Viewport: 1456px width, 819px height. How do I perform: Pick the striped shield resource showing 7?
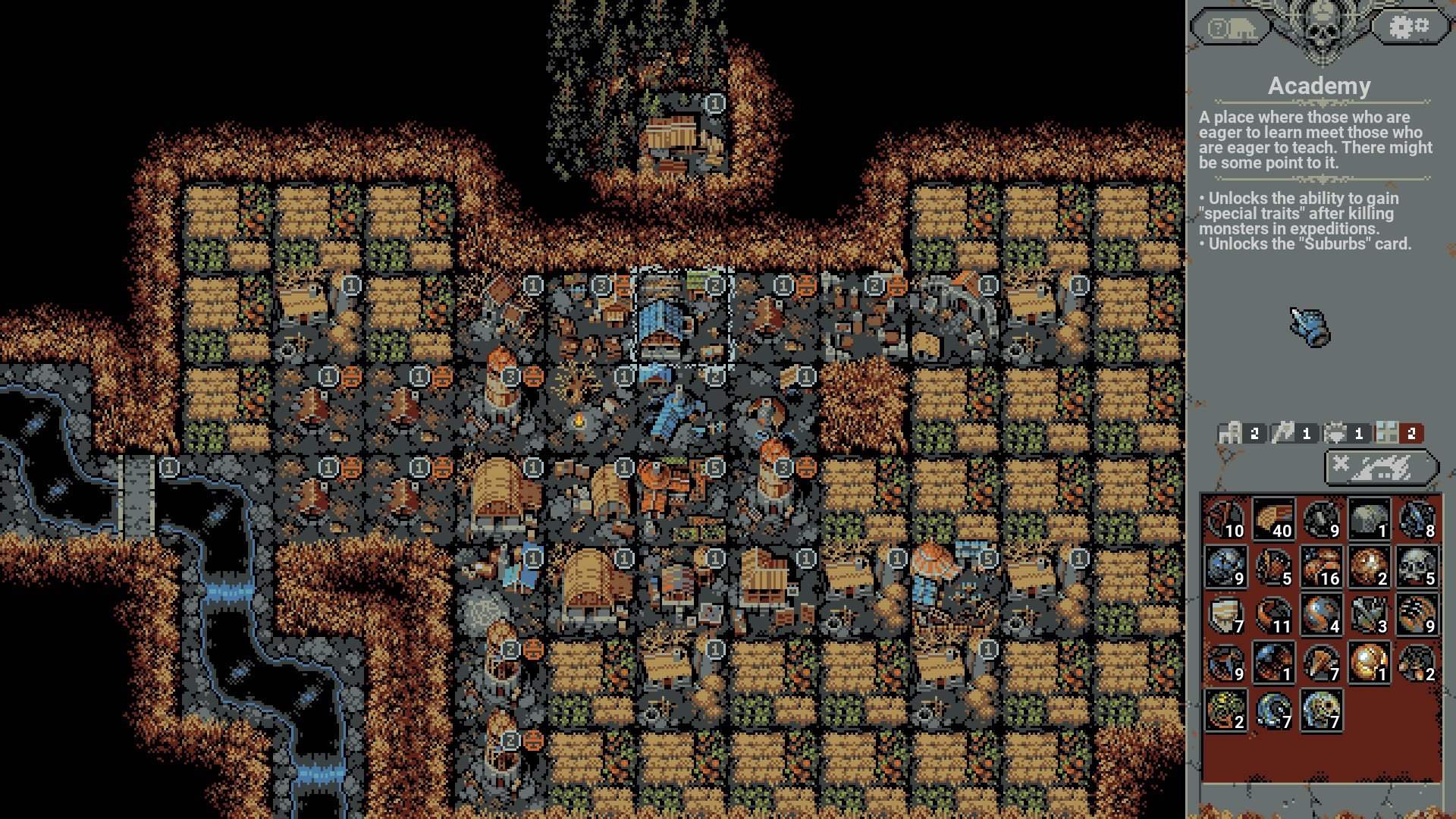1225,615
